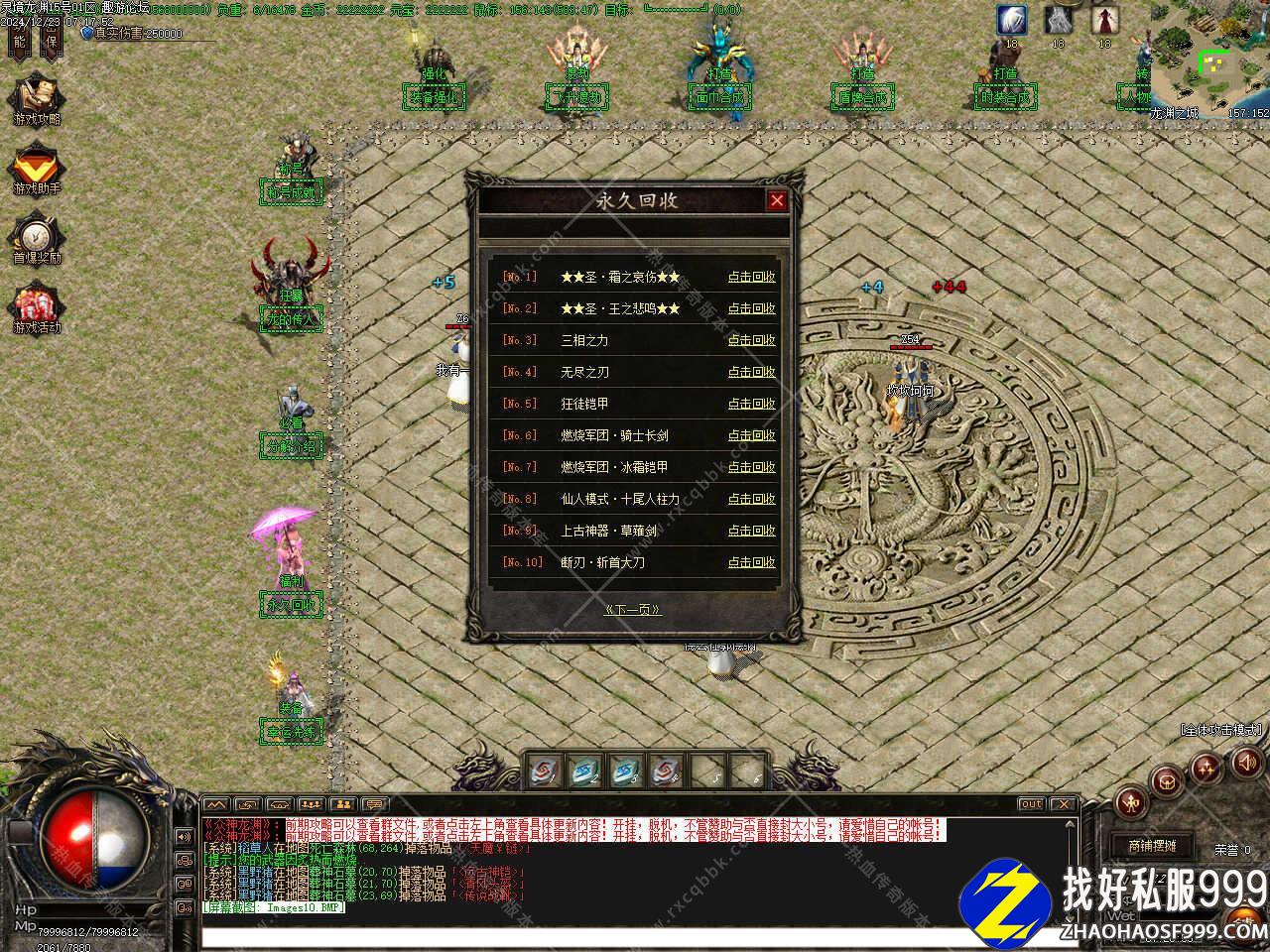Open the 游戏助手 assistant icon
The height and width of the screenshot is (952, 1270).
pyautogui.click(x=37, y=170)
